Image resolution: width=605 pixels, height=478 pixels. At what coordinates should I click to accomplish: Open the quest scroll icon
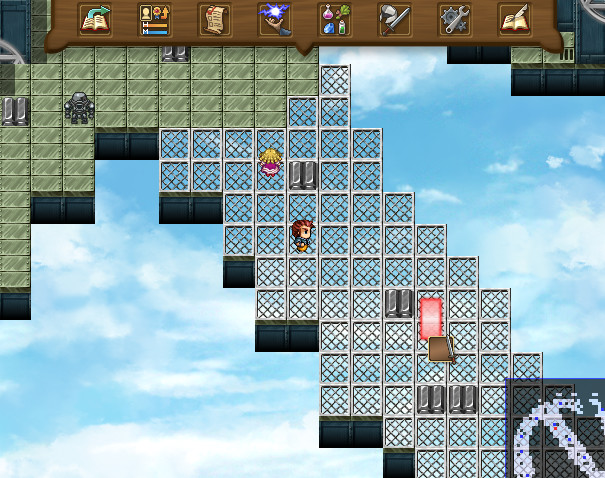coord(215,20)
